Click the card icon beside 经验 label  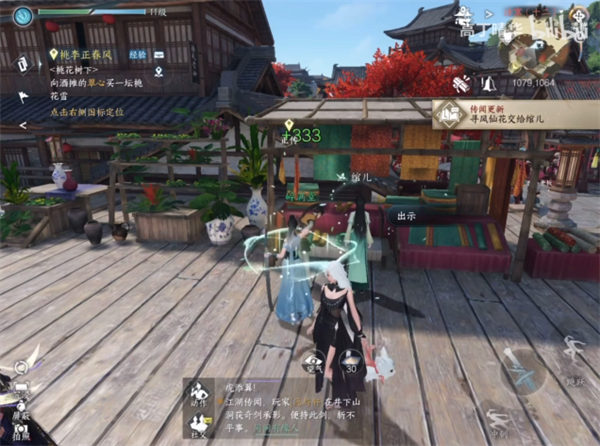coord(160,54)
